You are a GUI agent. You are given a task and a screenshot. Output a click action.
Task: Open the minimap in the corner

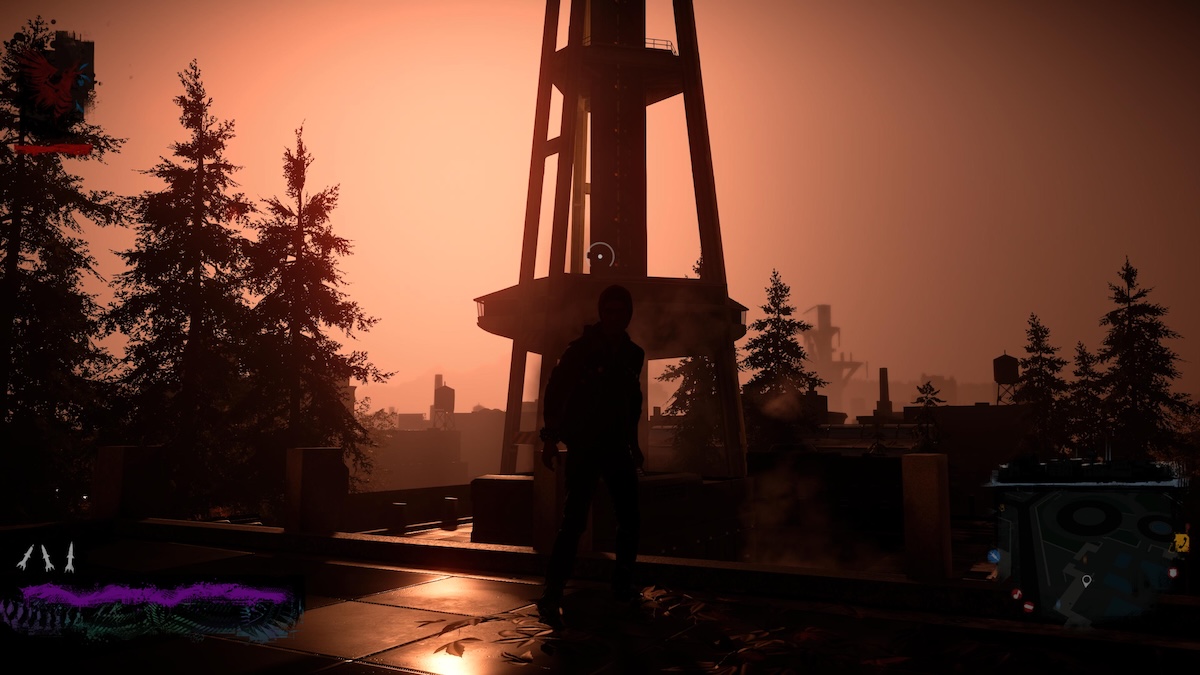(x=1090, y=545)
